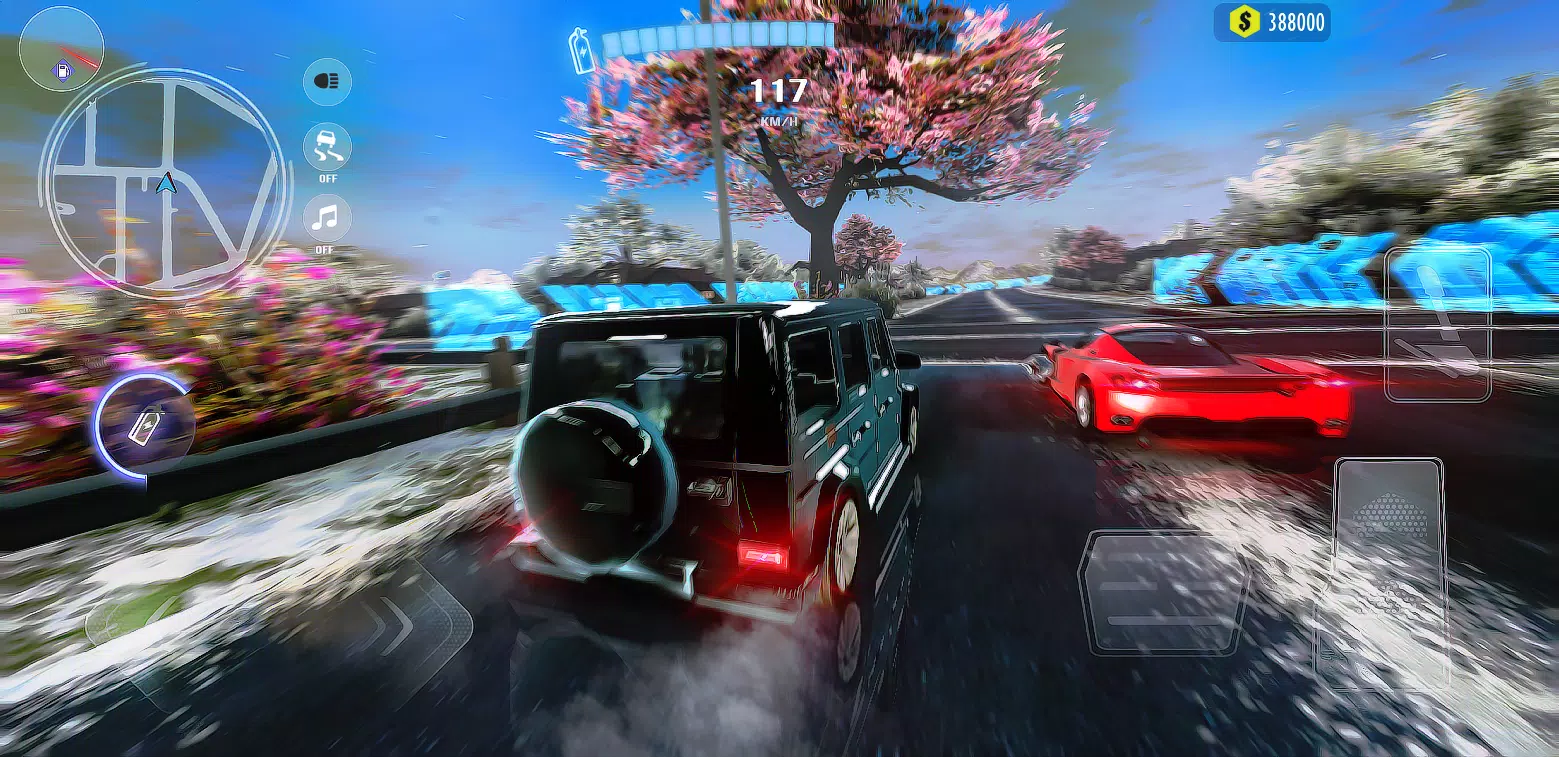1559x757 pixels.
Task: Enable traction control assist
Action: (326, 149)
